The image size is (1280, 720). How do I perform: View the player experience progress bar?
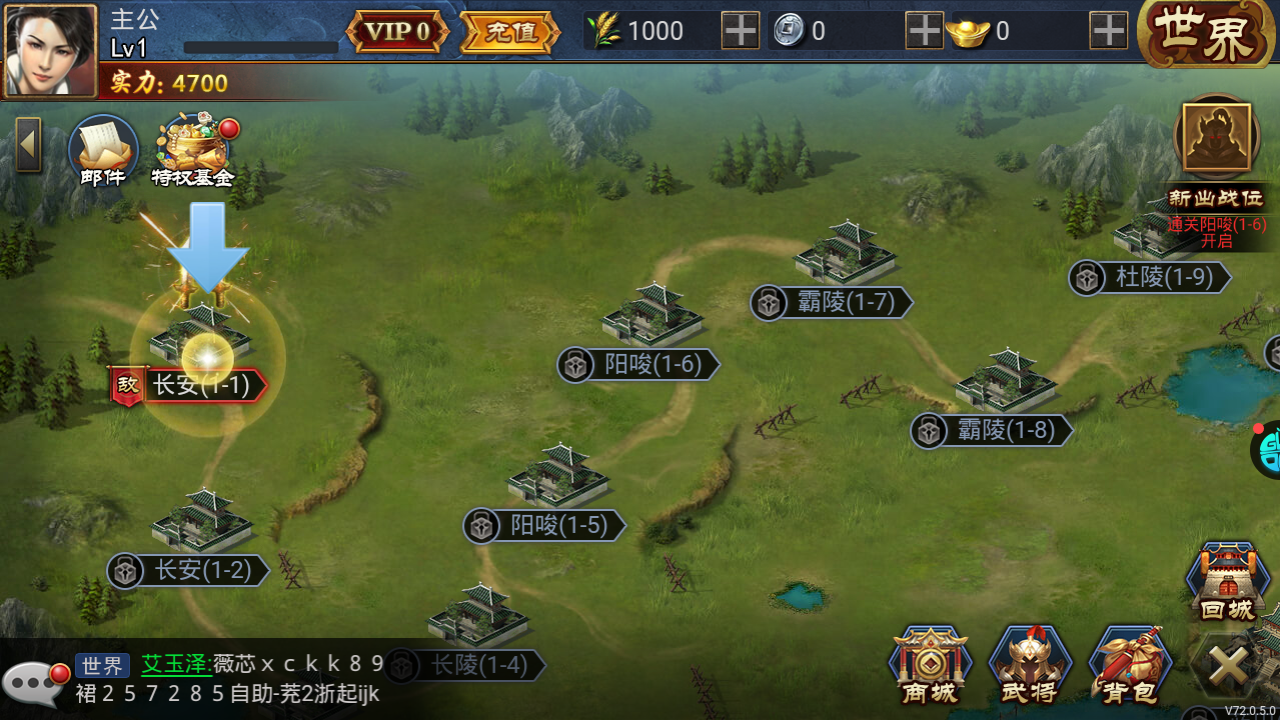[258, 45]
